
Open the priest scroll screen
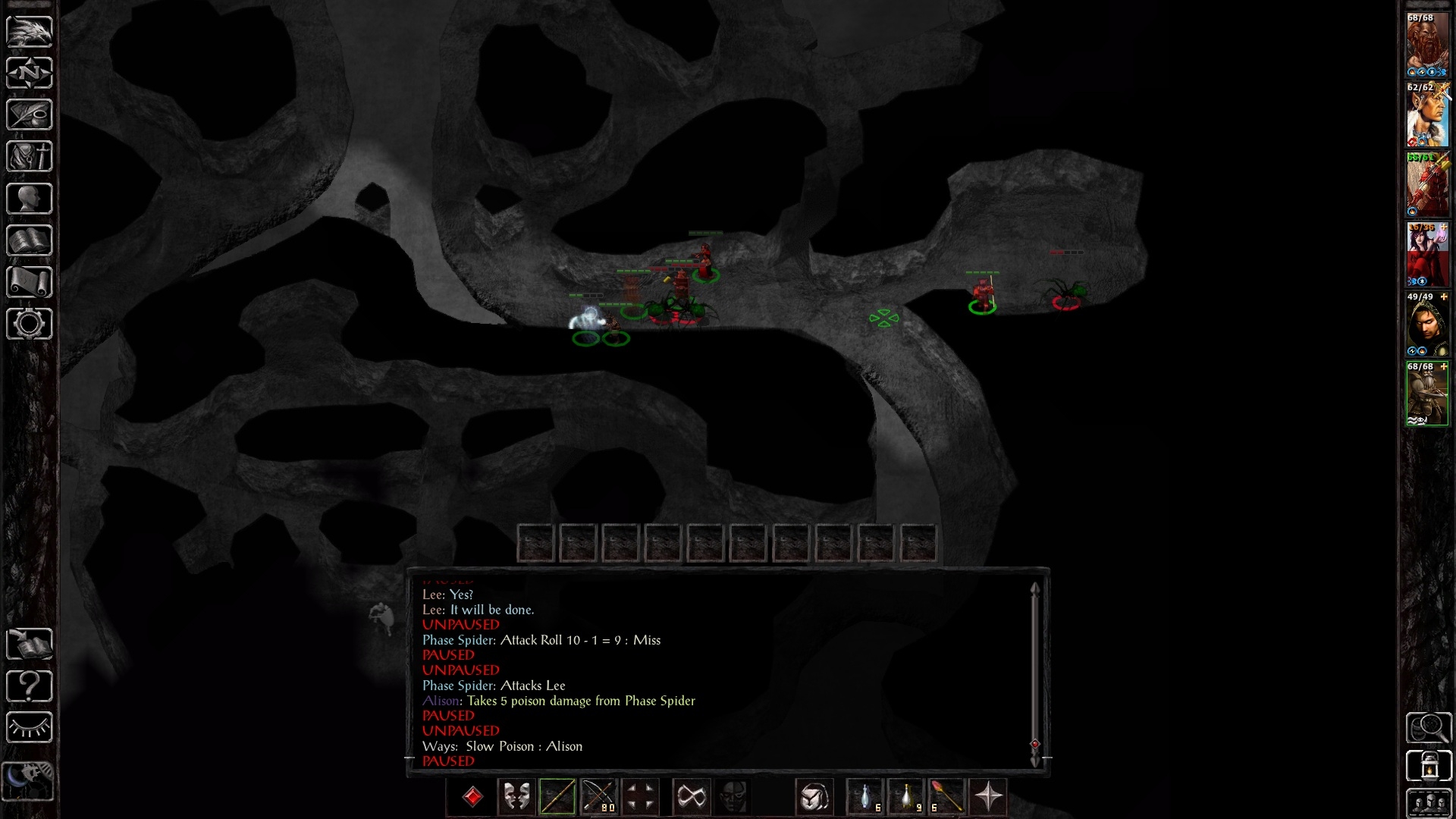pyautogui.click(x=30, y=282)
